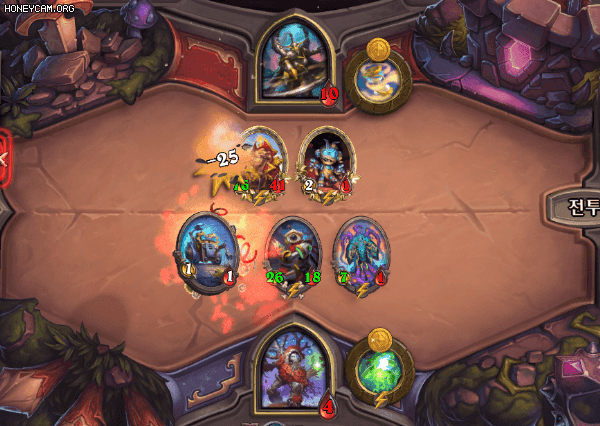Pick the friendly purple 7-attack minion
Image resolution: width=600 pixels, height=426 pixels.
click(x=360, y=252)
